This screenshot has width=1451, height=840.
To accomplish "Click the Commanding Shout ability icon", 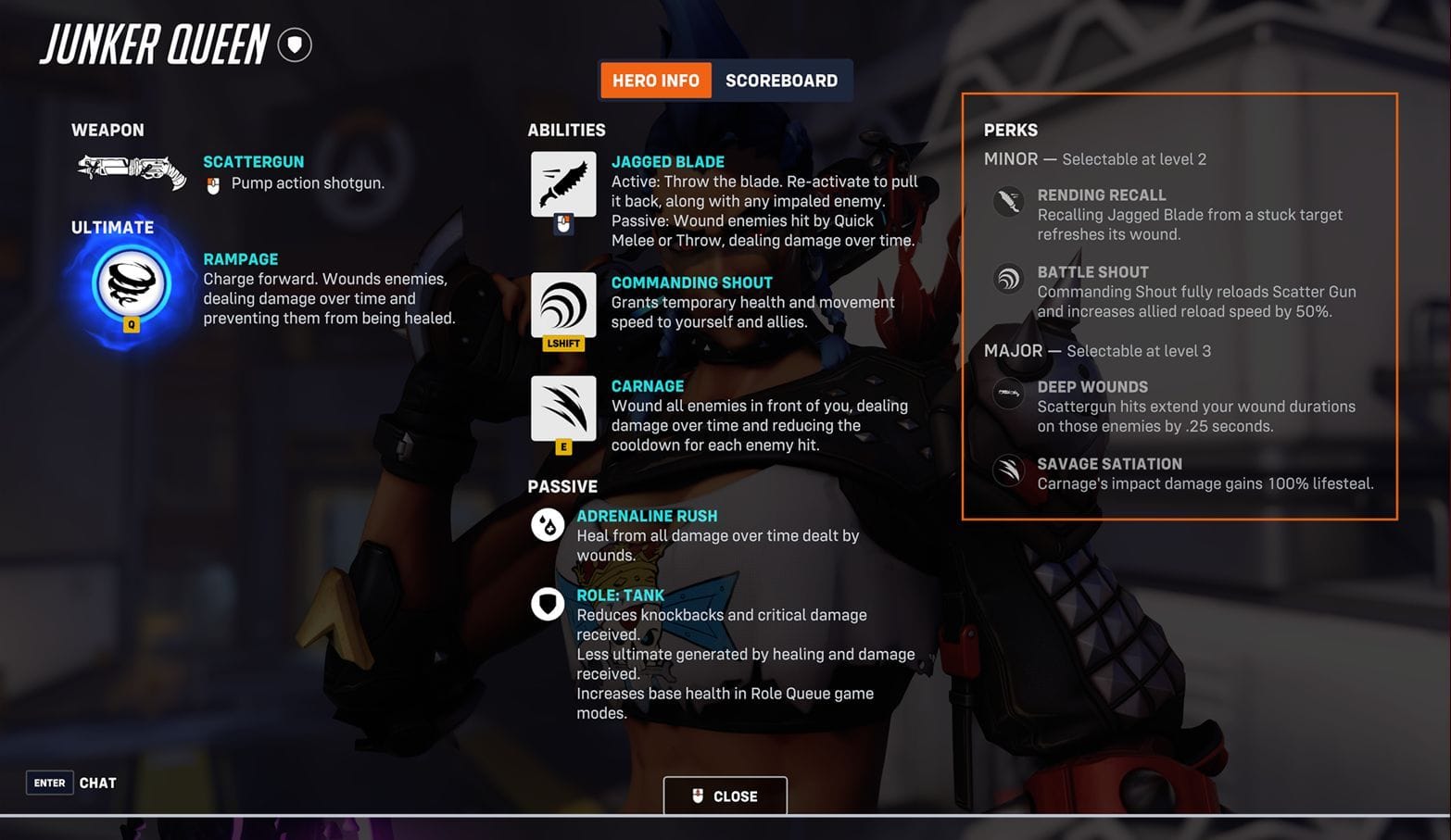I will pos(562,306).
